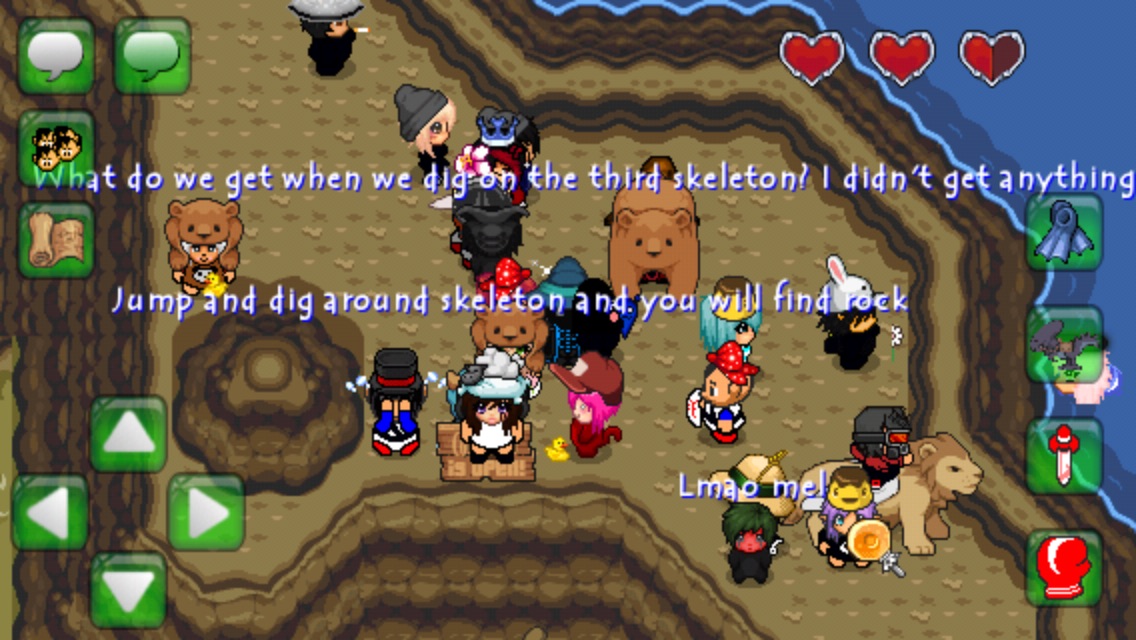Tap the right arrow on the D-pad
Screen dimensions: 1136x640
click(206, 512)
